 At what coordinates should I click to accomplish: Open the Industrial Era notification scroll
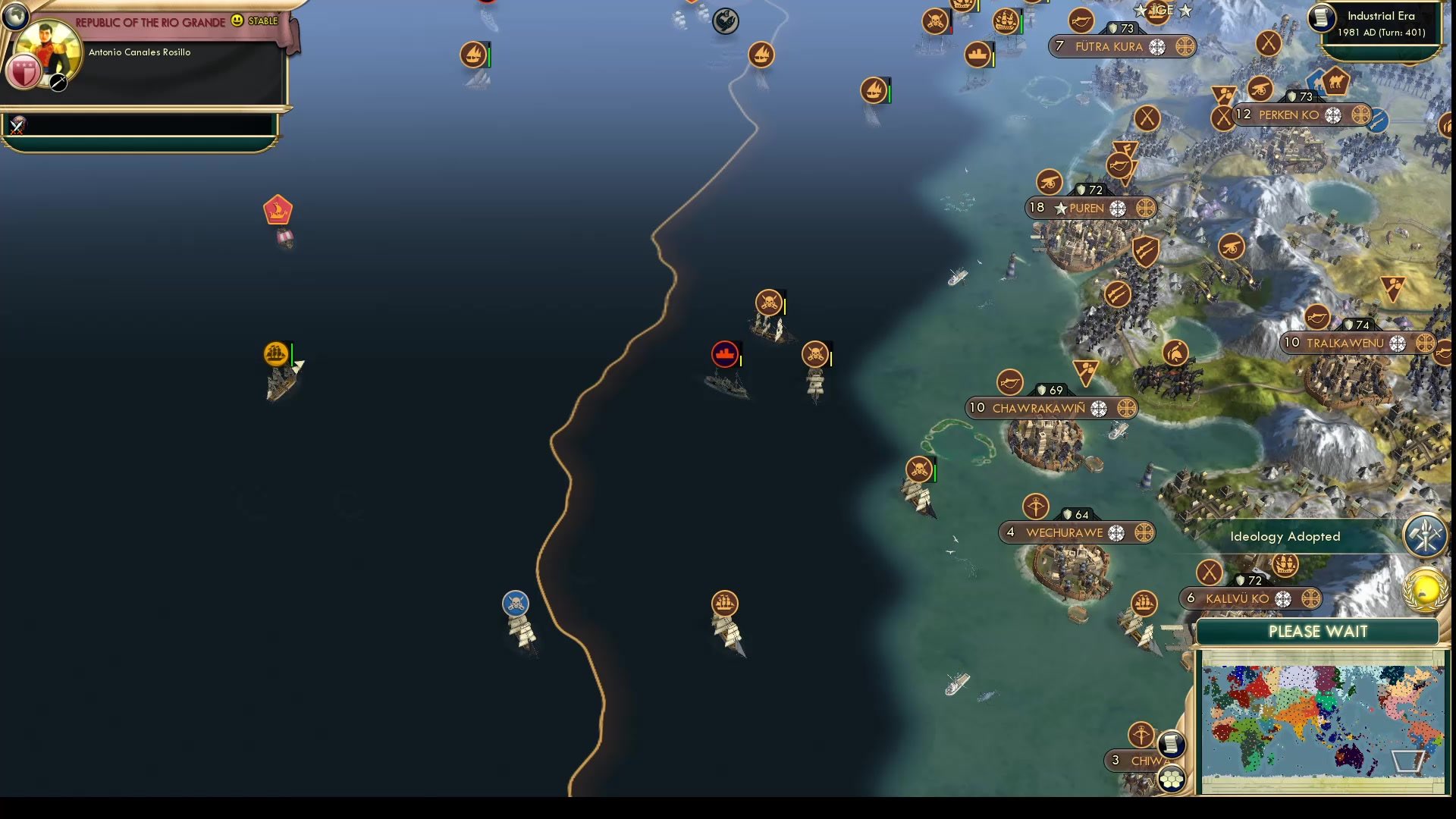1323,18
